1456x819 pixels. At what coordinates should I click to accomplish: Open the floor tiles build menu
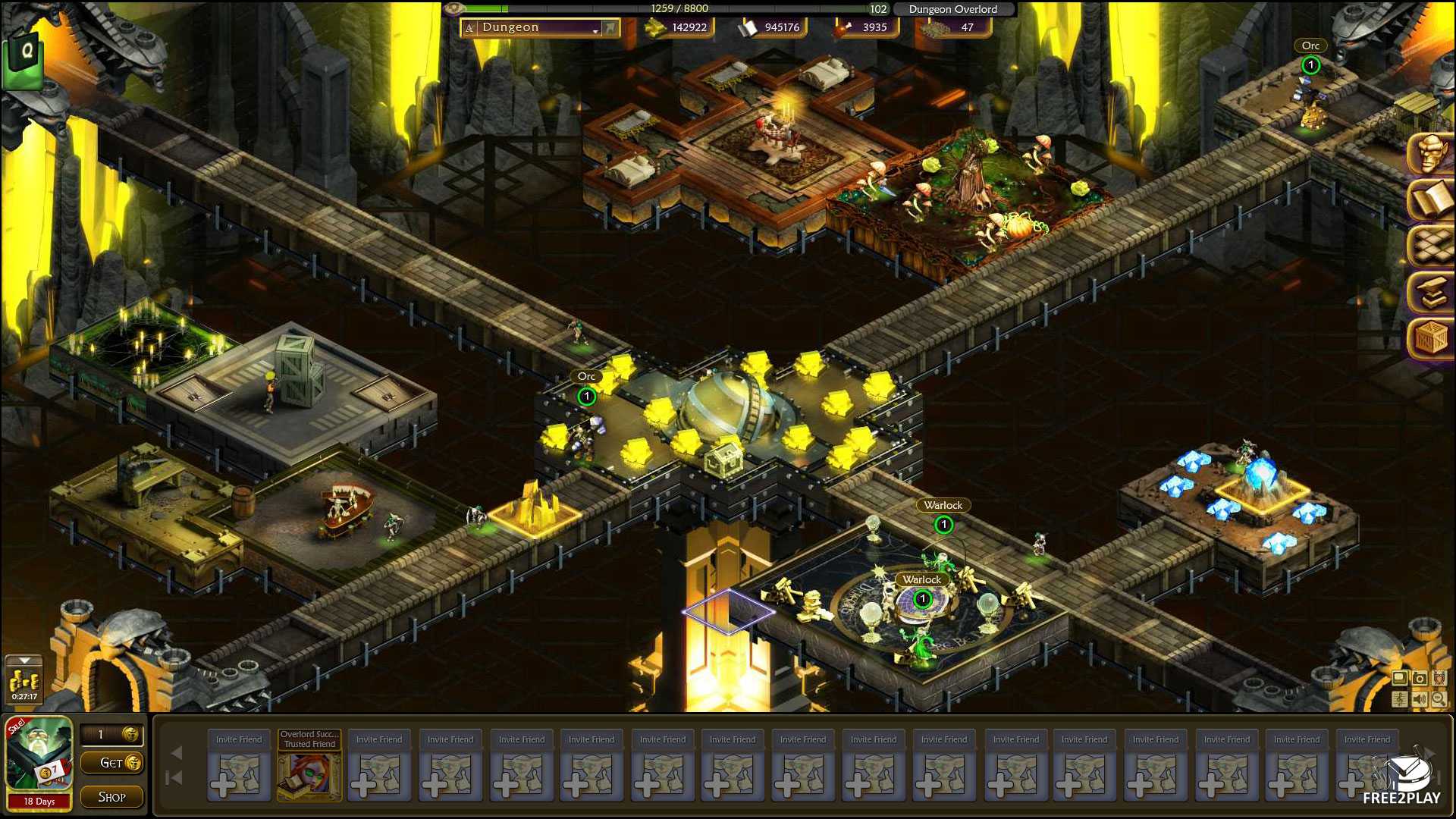tap(1431, 246)
